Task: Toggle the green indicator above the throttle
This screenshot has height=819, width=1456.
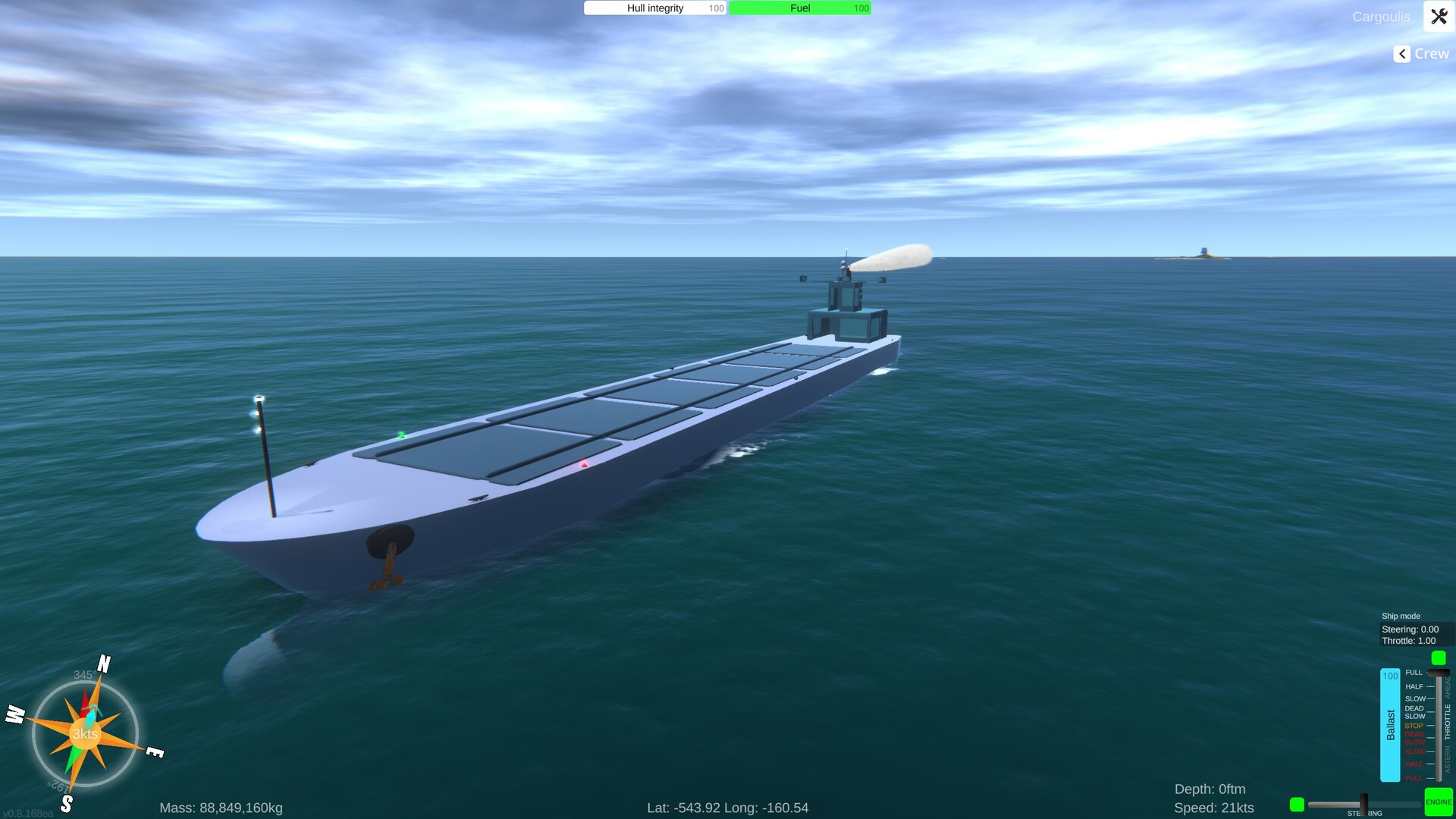Action: click(x=1439, y=658)
